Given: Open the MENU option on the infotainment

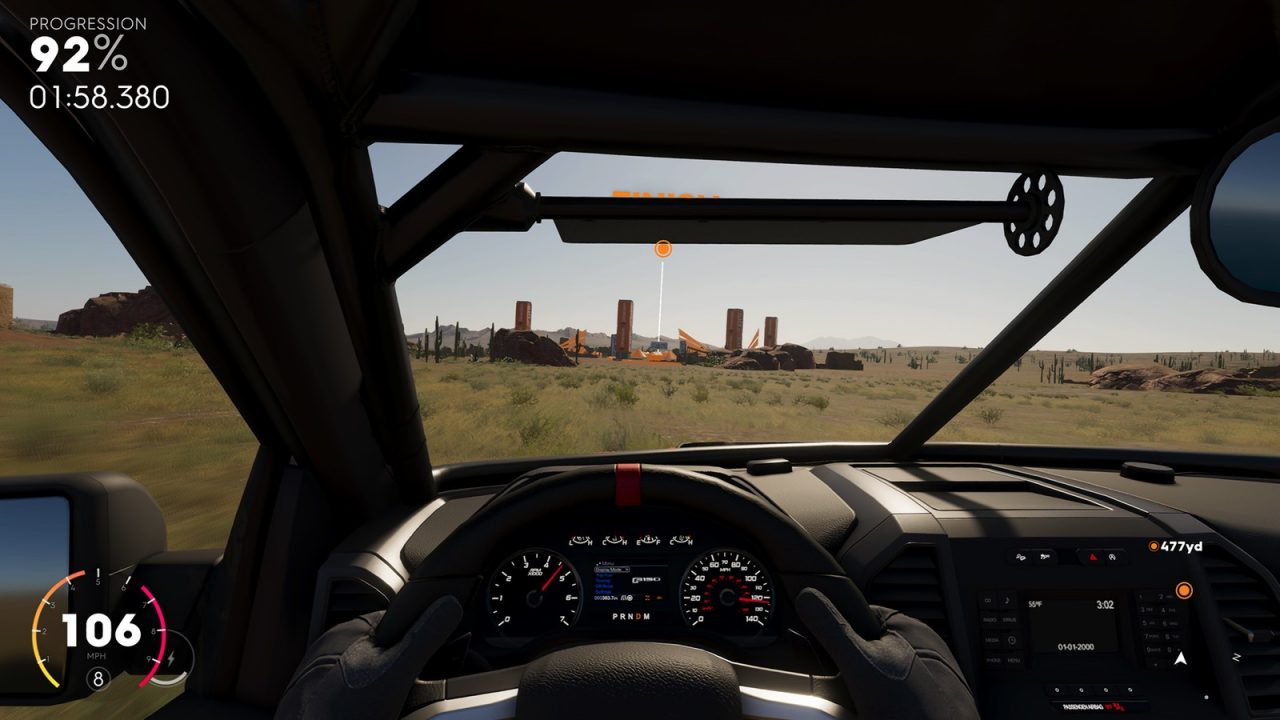Looking at the screenshot, I should [x=1015, y=660].
